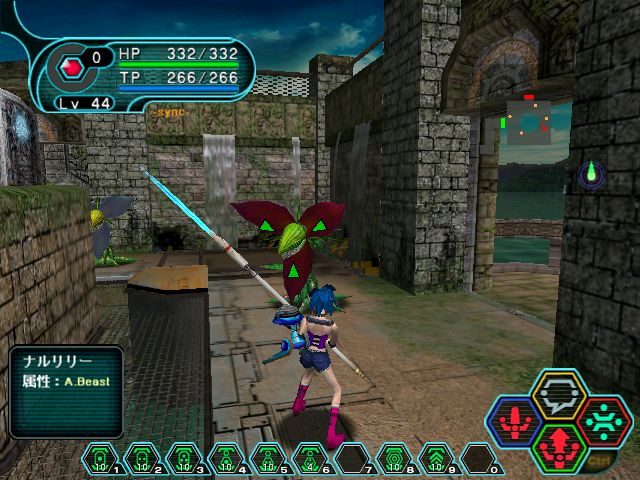The height and width of the screenshot is (480, 640).
Task: Choose the red-bordered teal symbol action
Action: point(604,419)
